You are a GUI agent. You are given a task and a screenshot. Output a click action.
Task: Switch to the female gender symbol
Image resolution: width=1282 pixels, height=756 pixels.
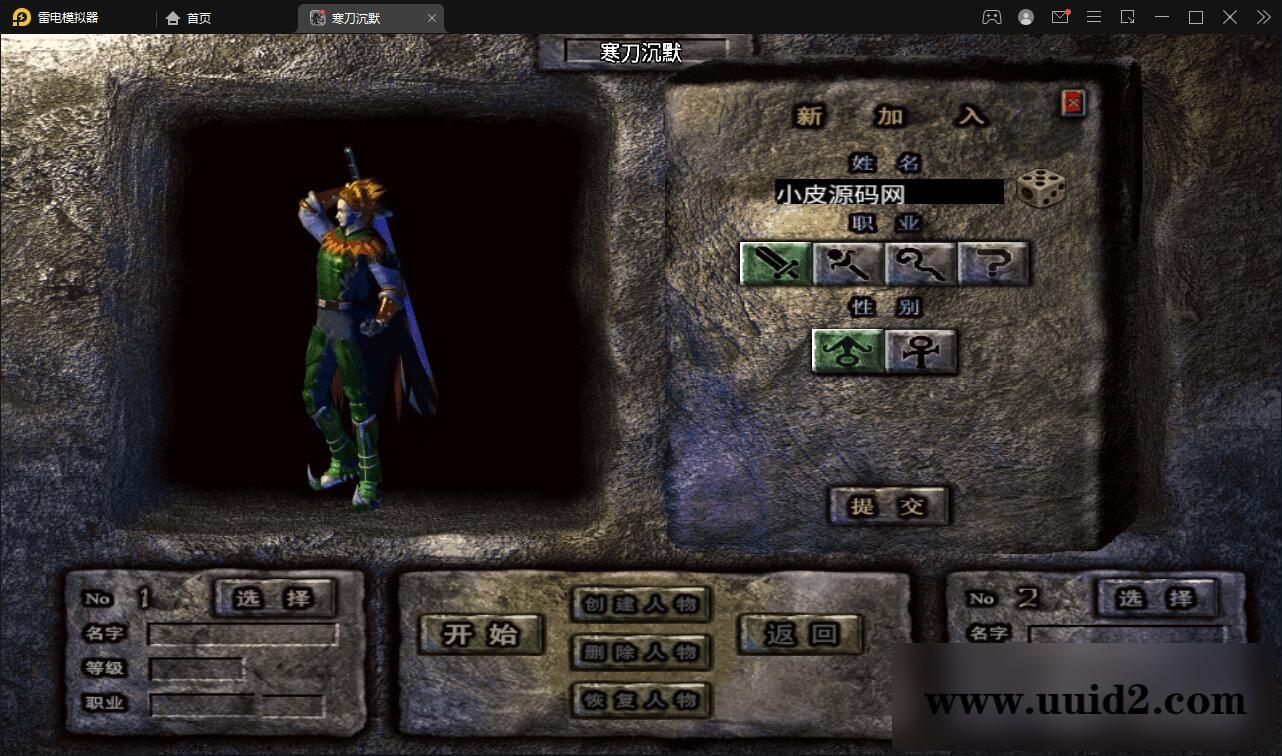pos(920,352)
